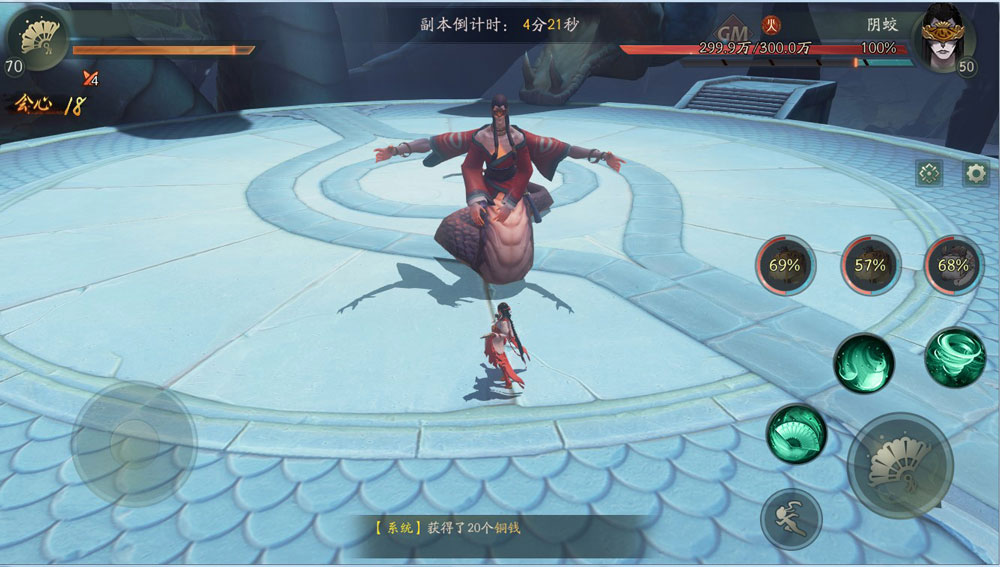This screenshot has width=1000, height=567.
Task: Hit the large fan basic attack button
Action: point(900,464)
